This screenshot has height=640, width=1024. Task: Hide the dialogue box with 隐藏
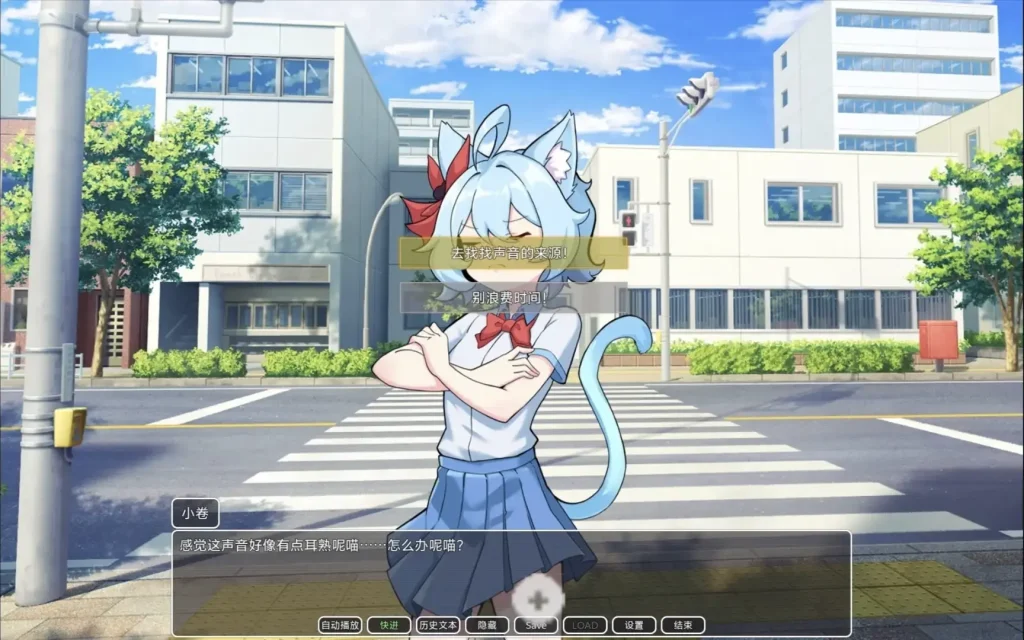(487, 625)
